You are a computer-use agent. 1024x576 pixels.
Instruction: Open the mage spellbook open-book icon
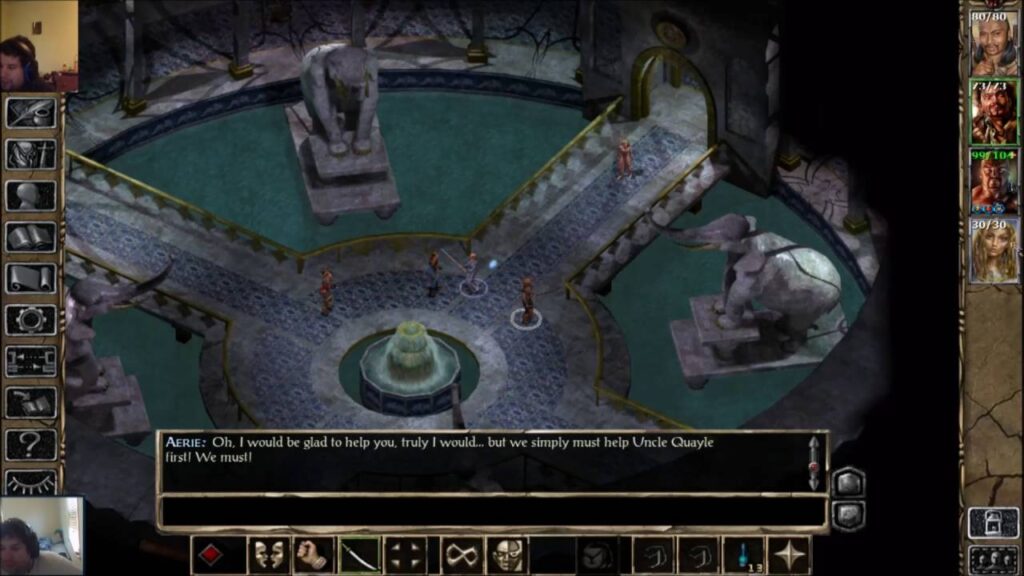(x=31, y=238)
